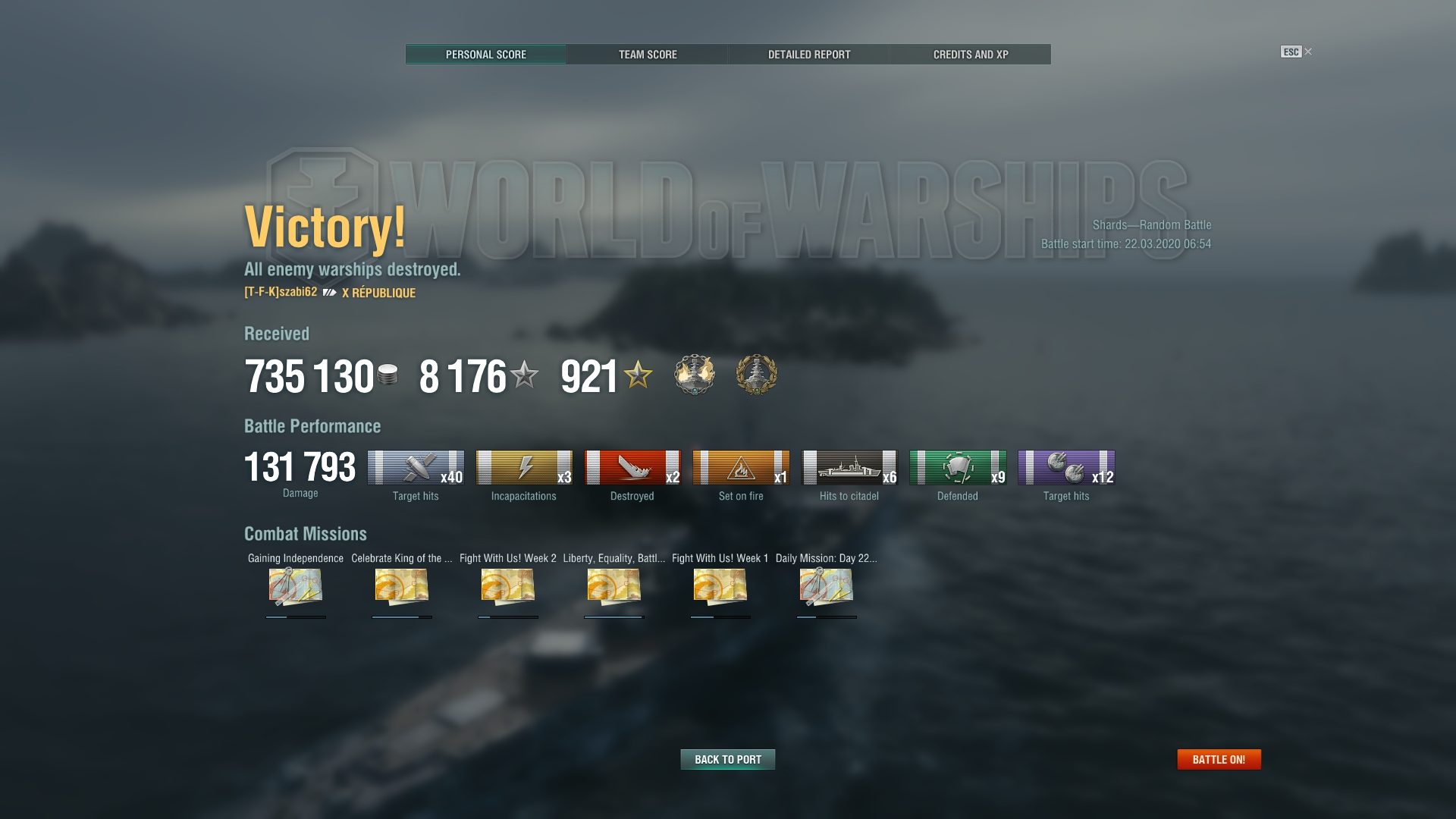Click the Incapacitations ribbon
Screen dimensions: 1456x819
[x=523, y=468]
